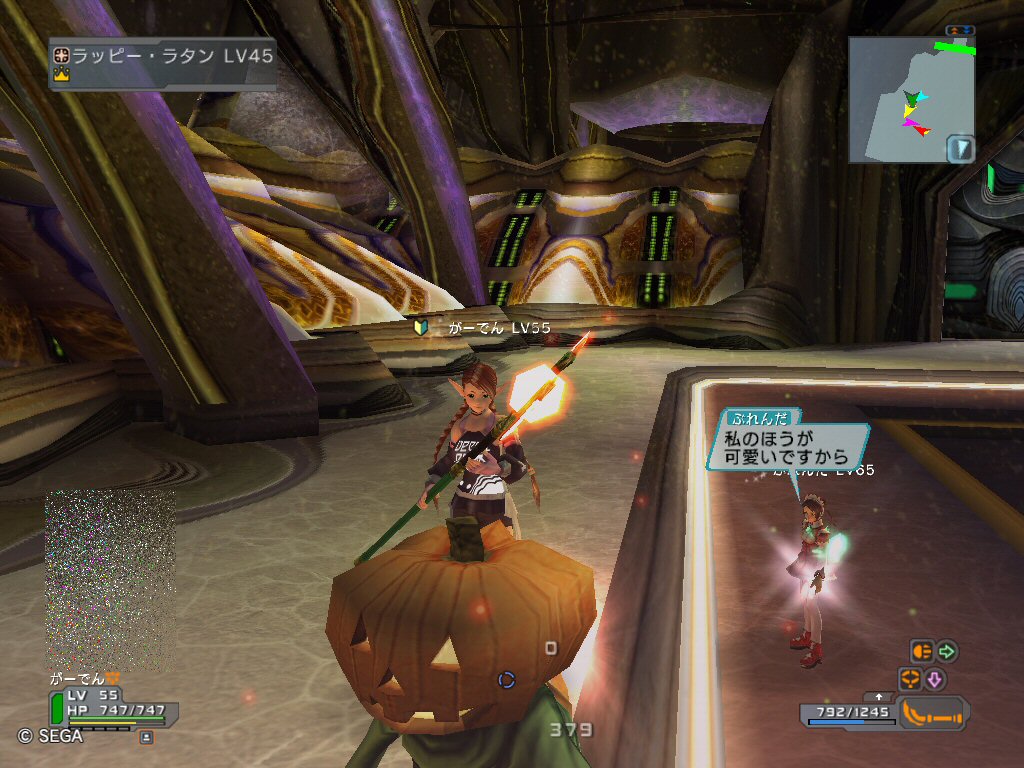Image resolution: width=1024 pixels, height=768 pixels.
Task: Select the orange headlight-shaped action icon
Action: pyautogui.click(x=921, y=652)
